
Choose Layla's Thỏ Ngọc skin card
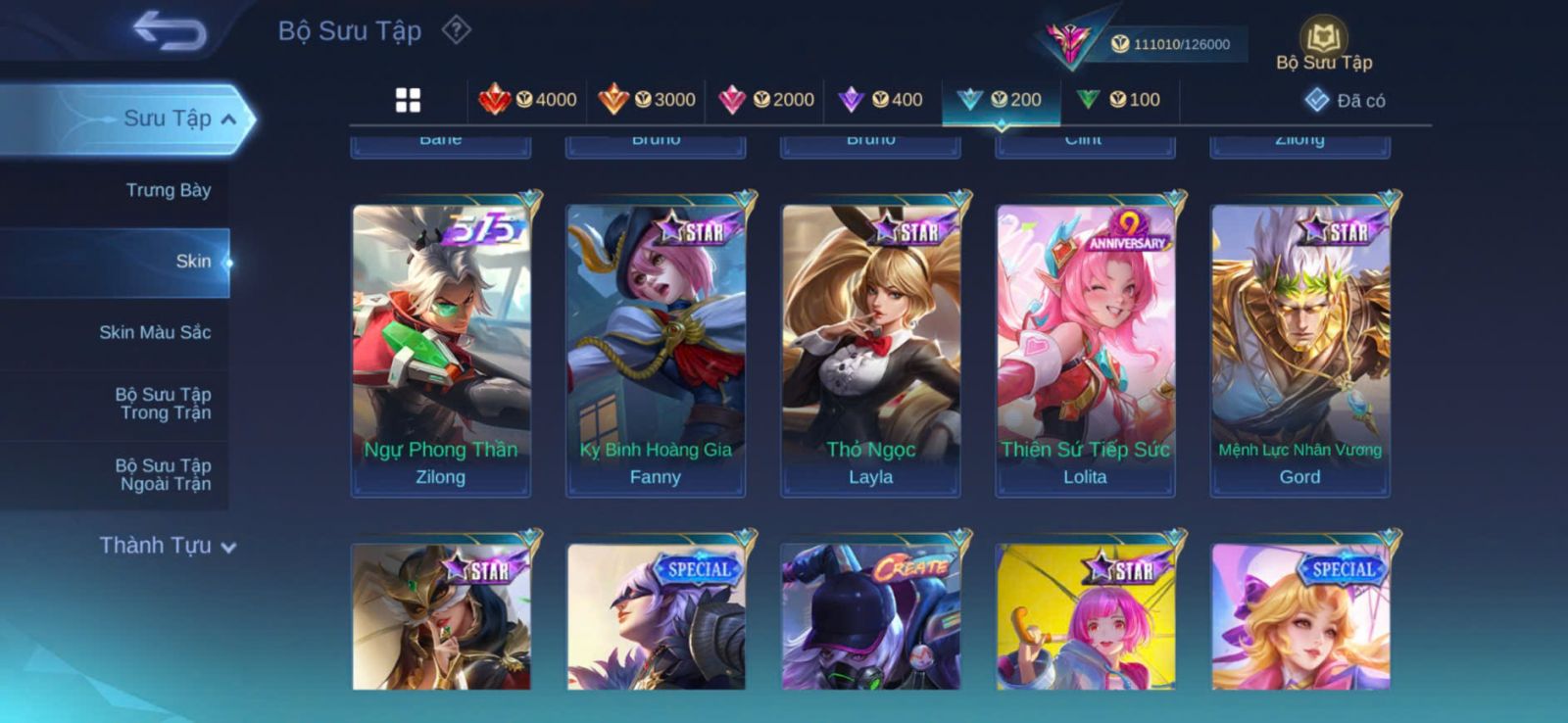point(870,350)
